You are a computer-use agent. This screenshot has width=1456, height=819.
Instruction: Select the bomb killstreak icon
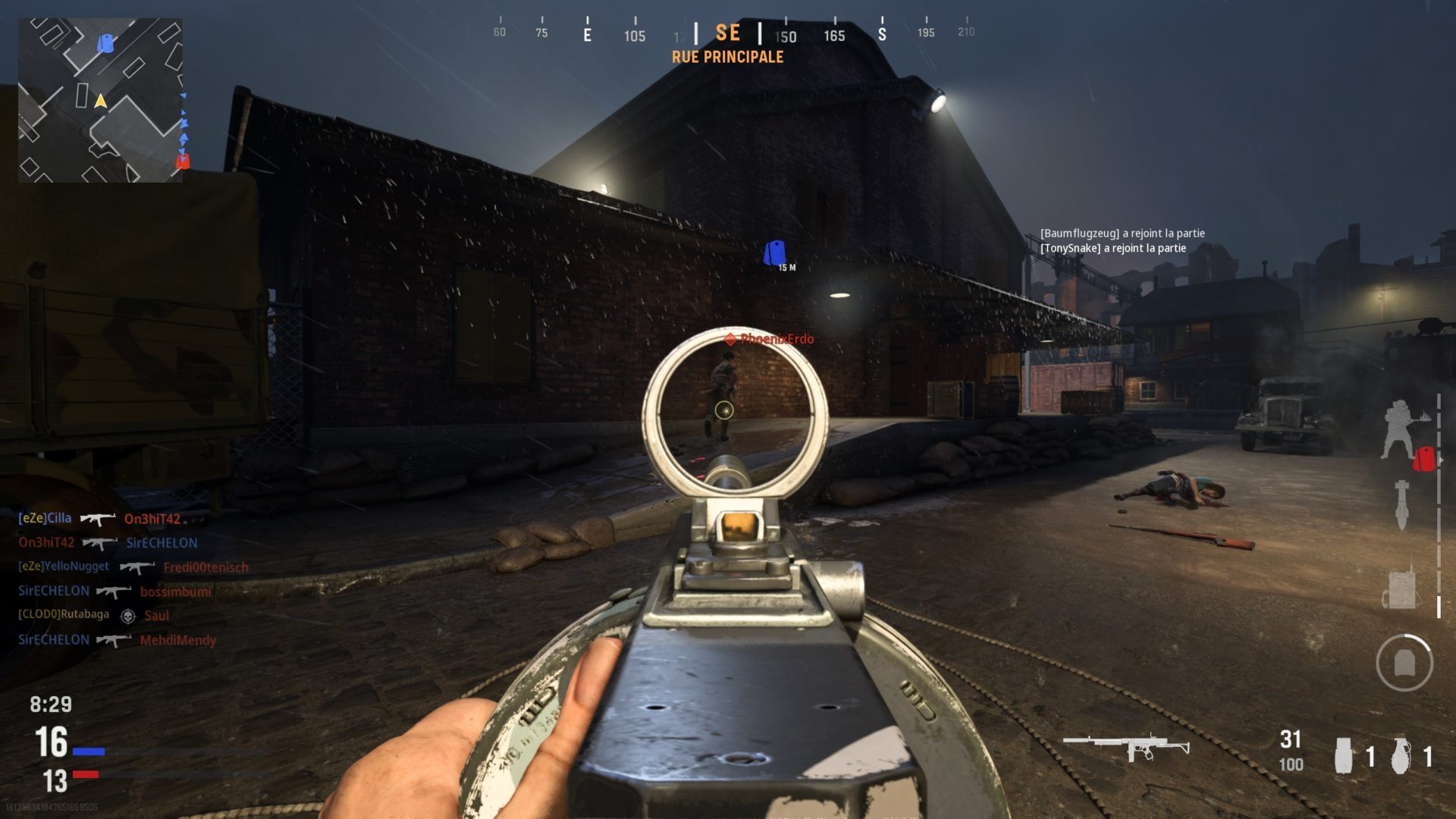point(1401,505)
